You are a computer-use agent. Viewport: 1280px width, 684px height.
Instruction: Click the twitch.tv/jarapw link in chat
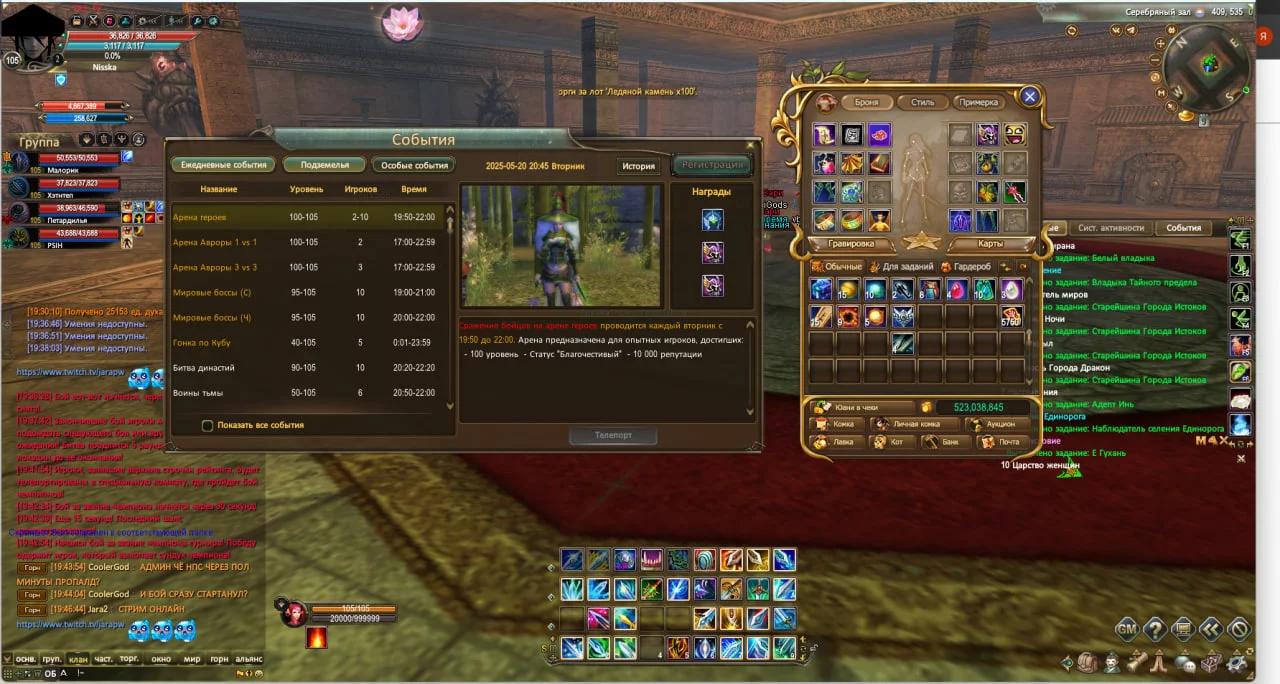click(70, 372)
